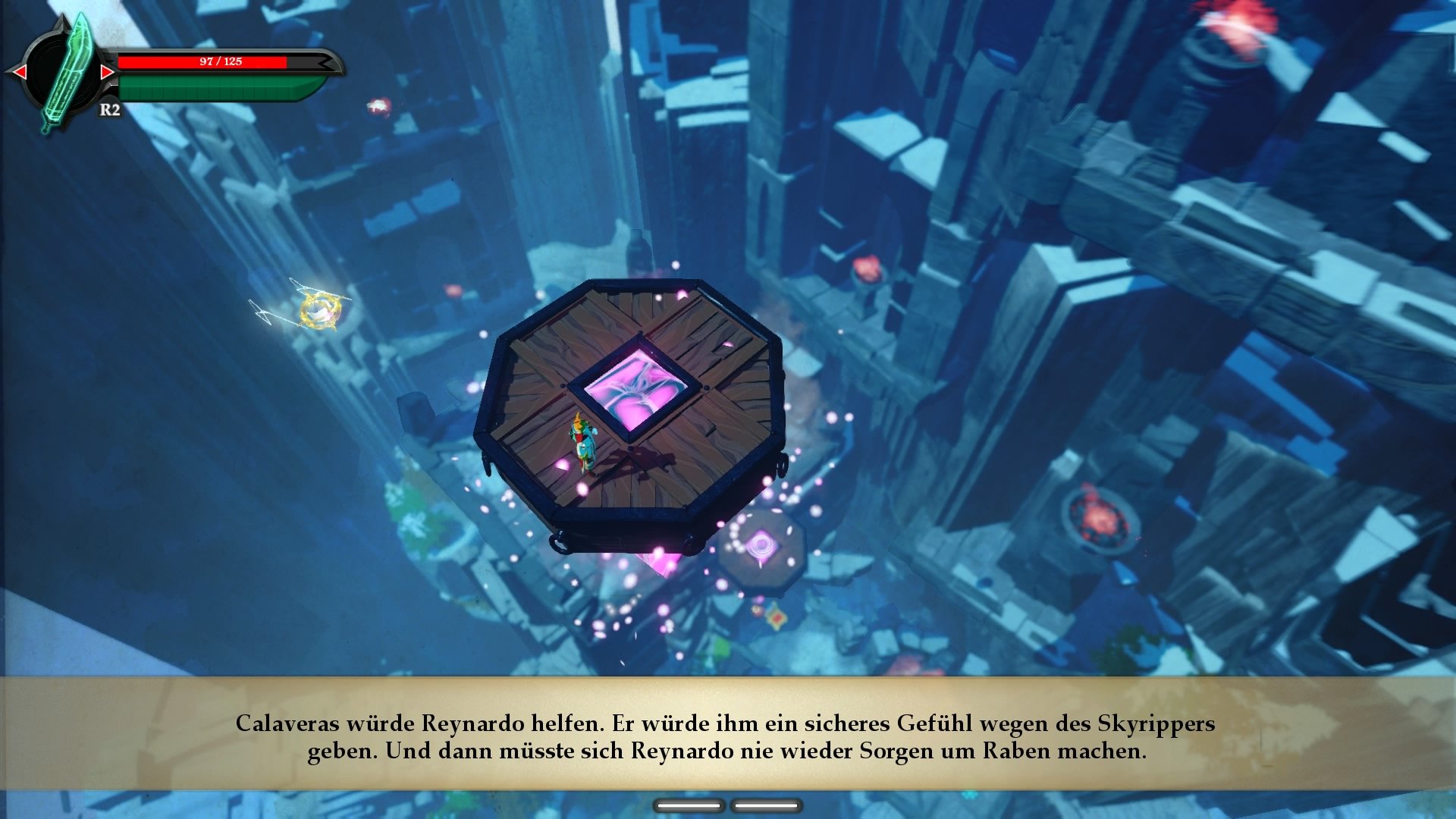Toggle the right red weapon-switch arrow

(108, 72)
